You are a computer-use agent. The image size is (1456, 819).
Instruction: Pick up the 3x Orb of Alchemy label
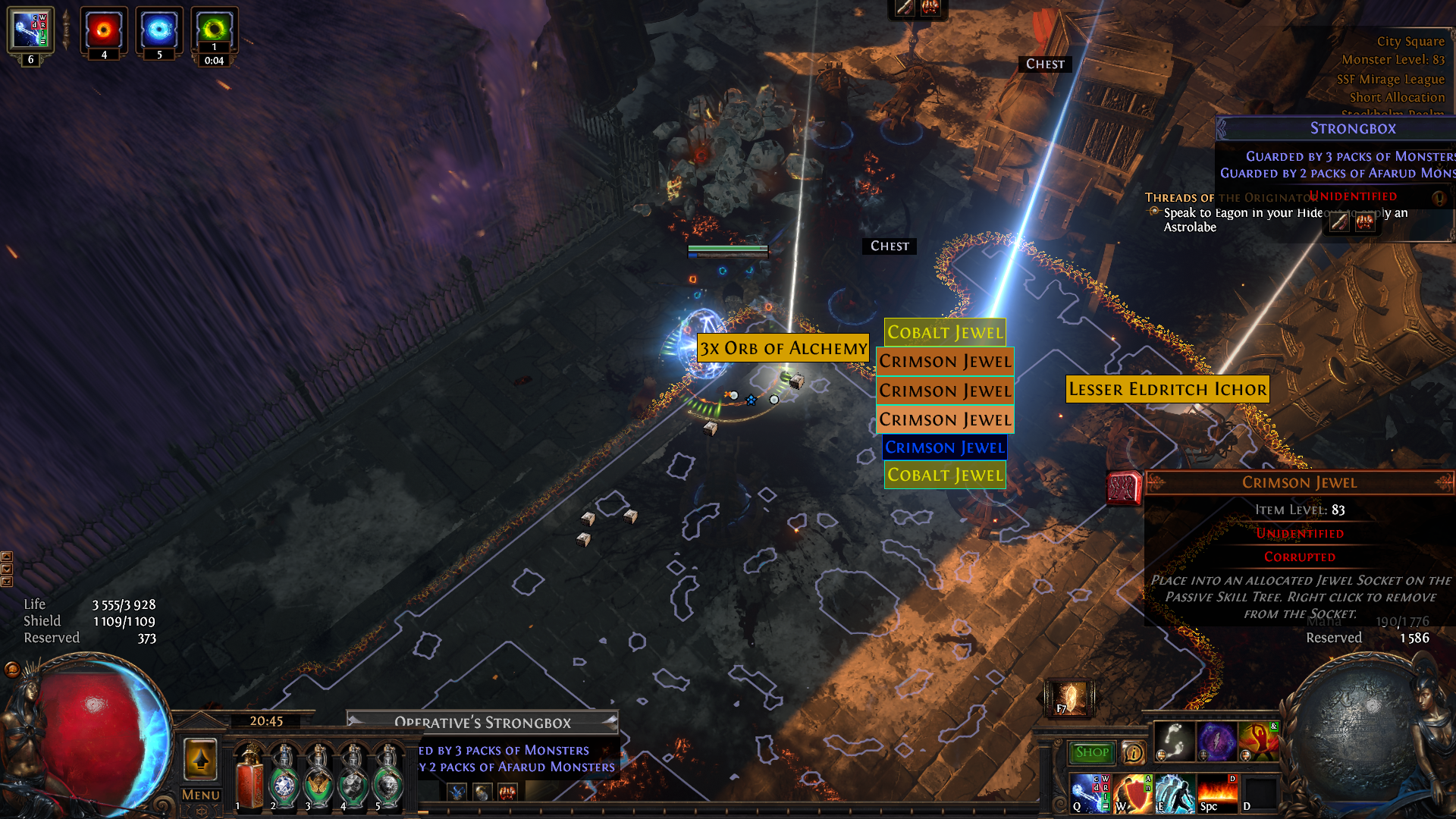tap(783, 348)
